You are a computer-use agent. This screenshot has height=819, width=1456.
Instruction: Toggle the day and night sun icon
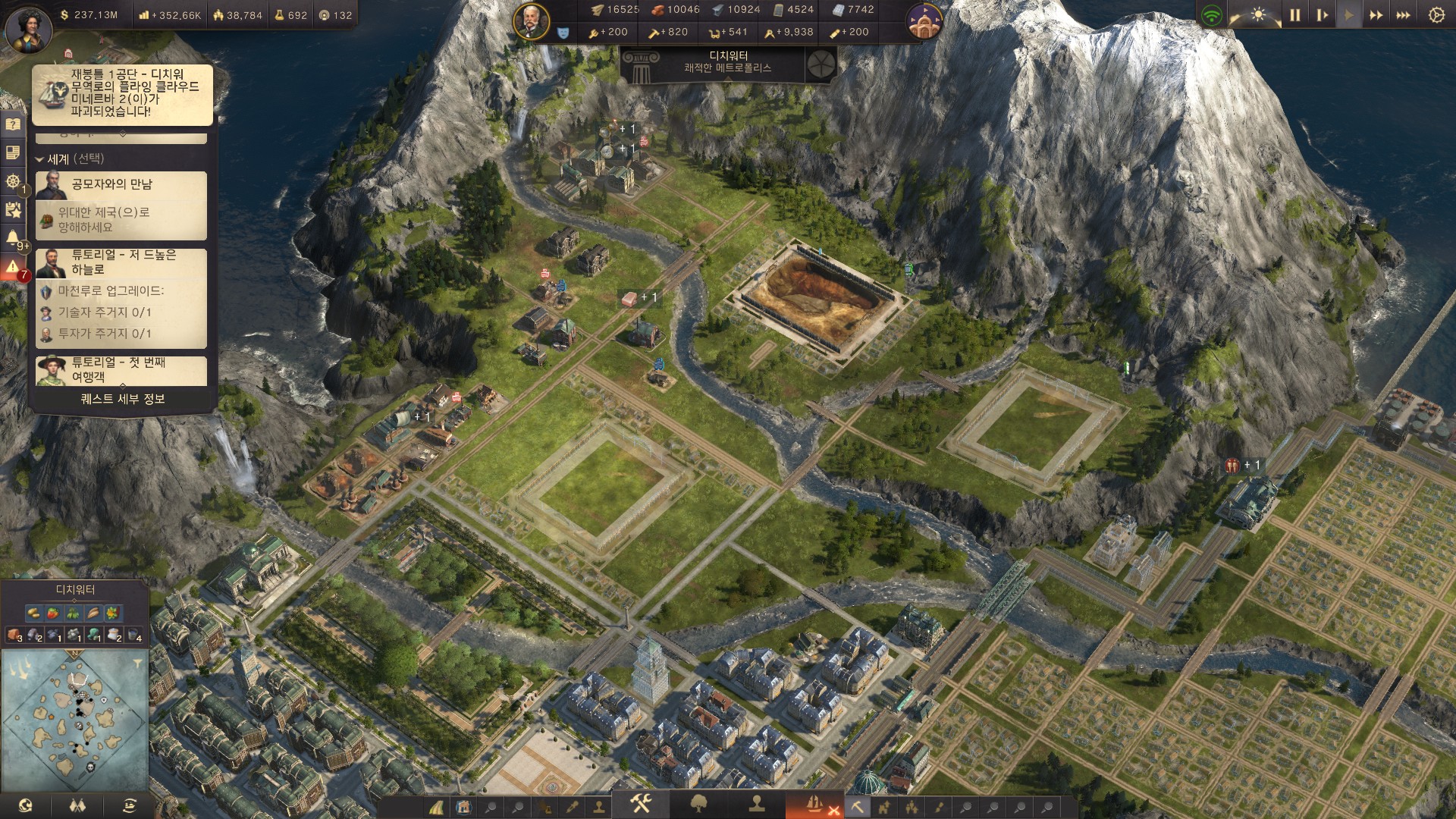(1259, 15)
